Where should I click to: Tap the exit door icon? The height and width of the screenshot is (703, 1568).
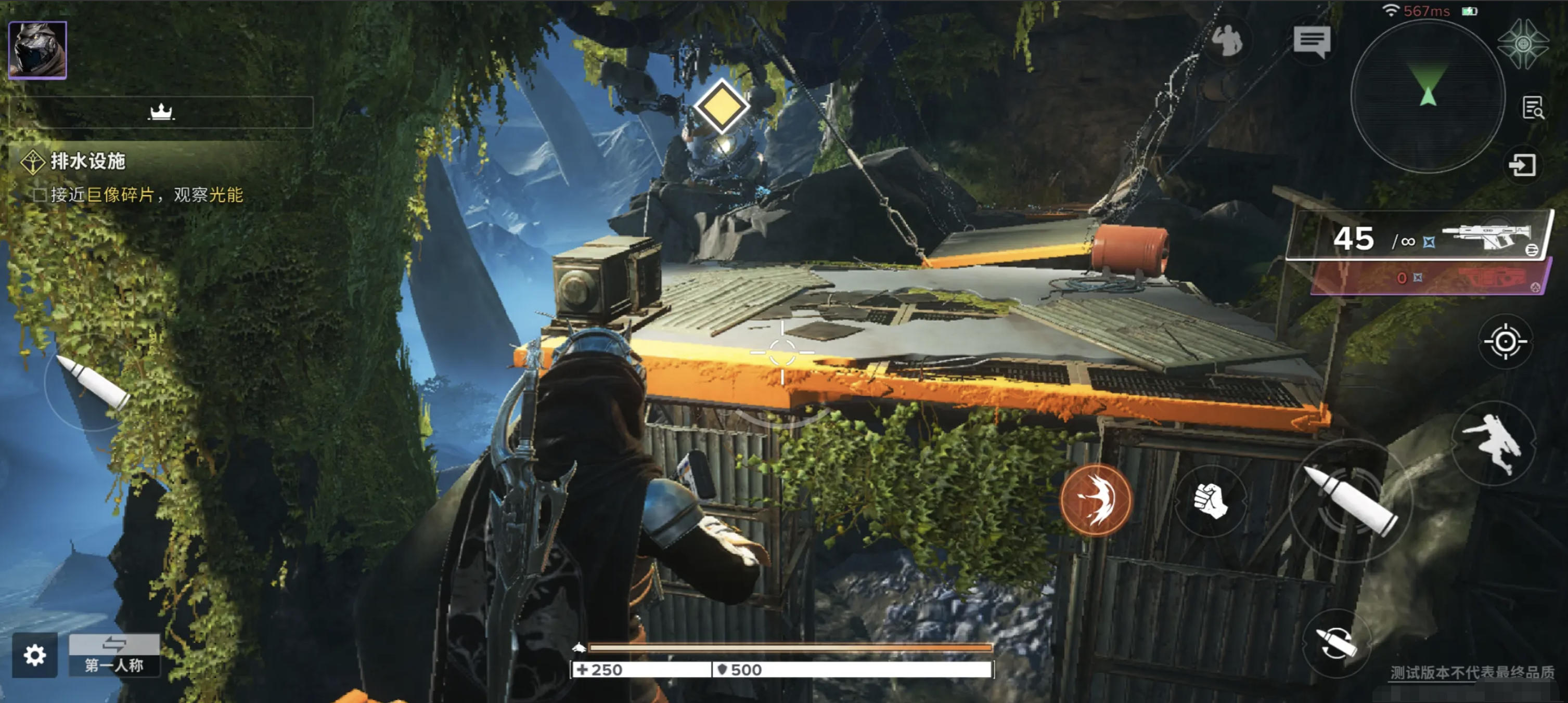pyautogui.click(x=1522, y=165)
